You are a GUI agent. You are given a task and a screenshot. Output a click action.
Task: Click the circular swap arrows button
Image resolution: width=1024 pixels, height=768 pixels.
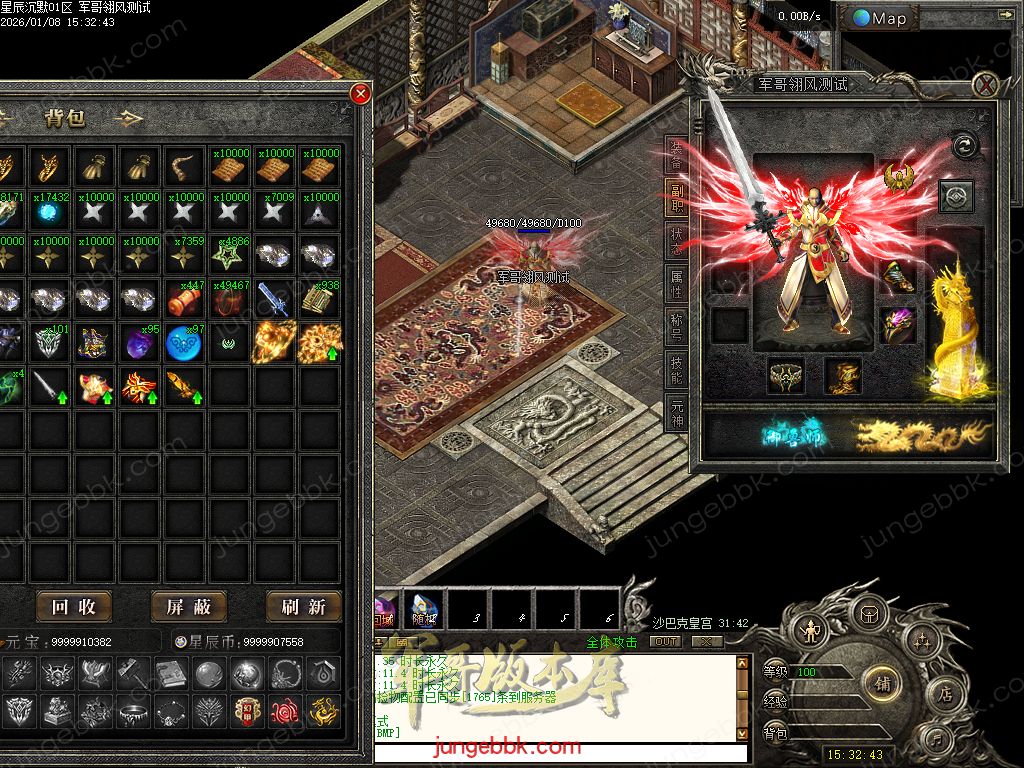point(964,146)
